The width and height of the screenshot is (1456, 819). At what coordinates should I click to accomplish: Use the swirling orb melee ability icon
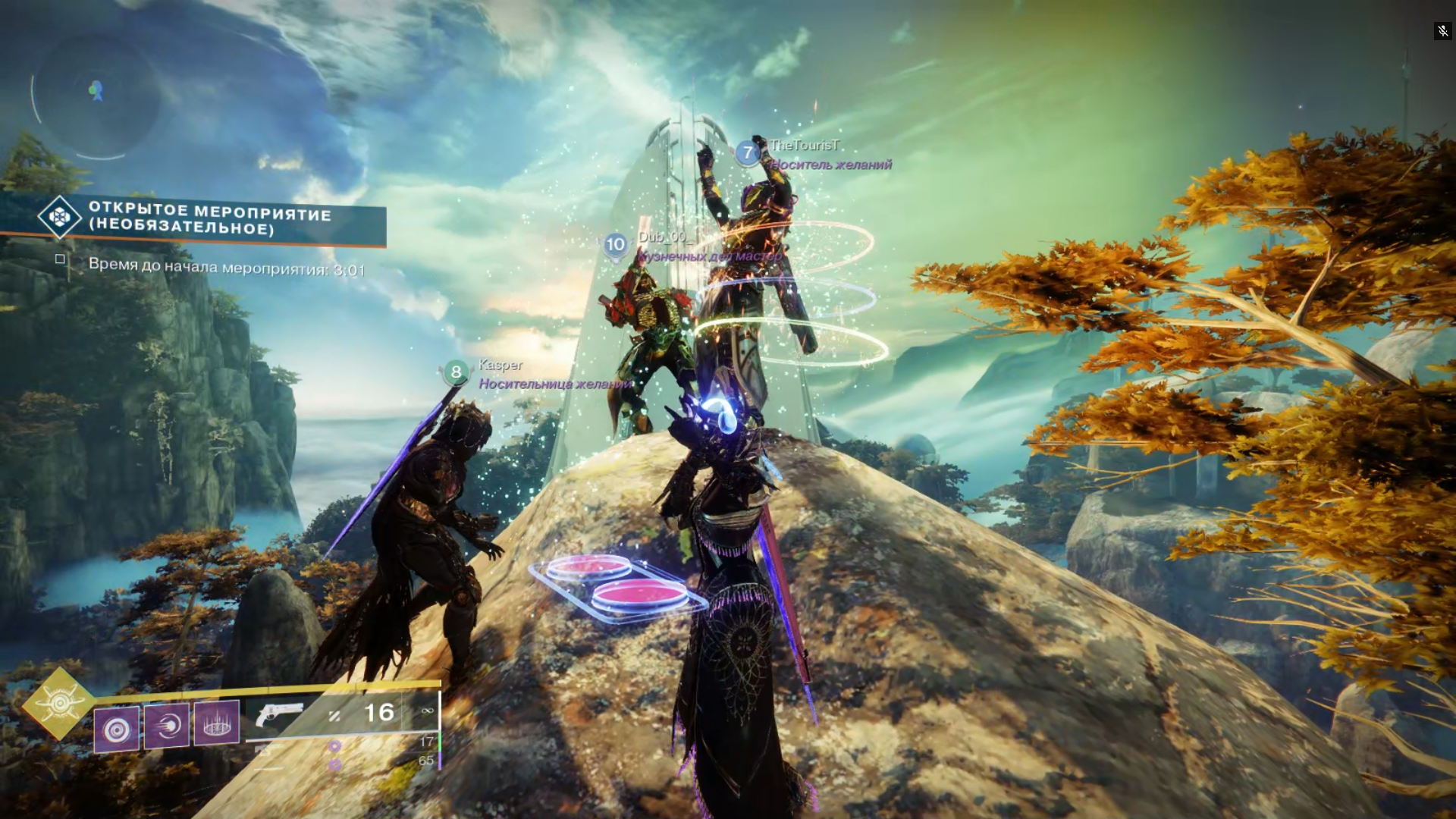pos(166,726)
